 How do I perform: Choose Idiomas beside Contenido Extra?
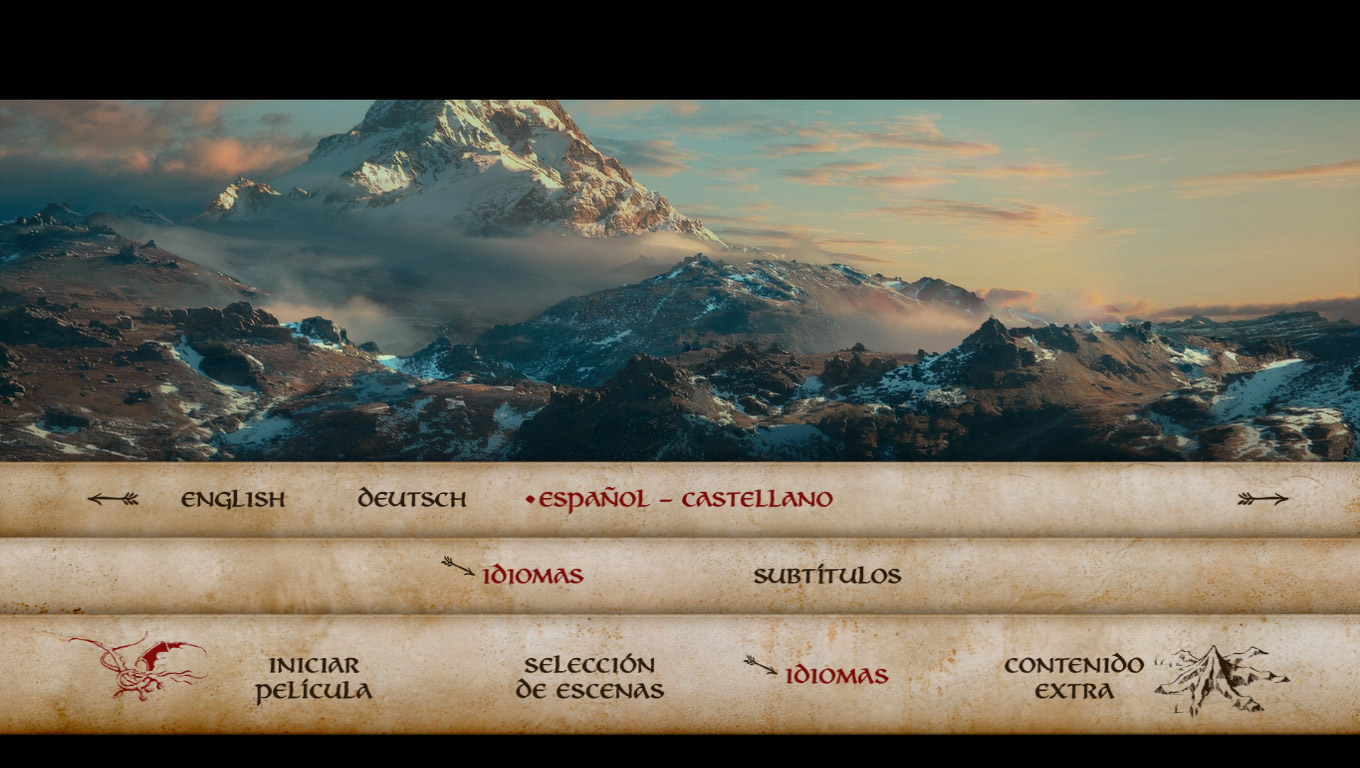click(x=836, y=675)
